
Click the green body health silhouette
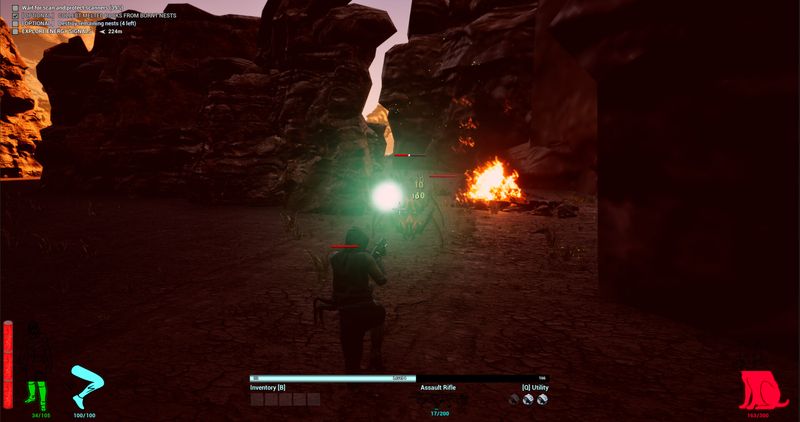pos(40,372)
